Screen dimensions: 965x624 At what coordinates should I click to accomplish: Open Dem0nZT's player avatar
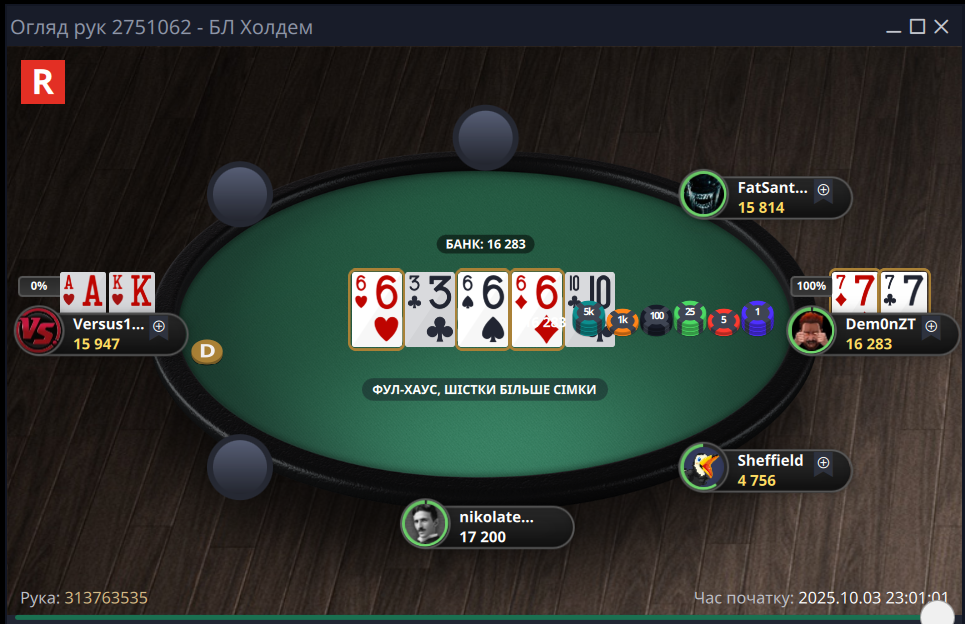(x=811, y=331)
